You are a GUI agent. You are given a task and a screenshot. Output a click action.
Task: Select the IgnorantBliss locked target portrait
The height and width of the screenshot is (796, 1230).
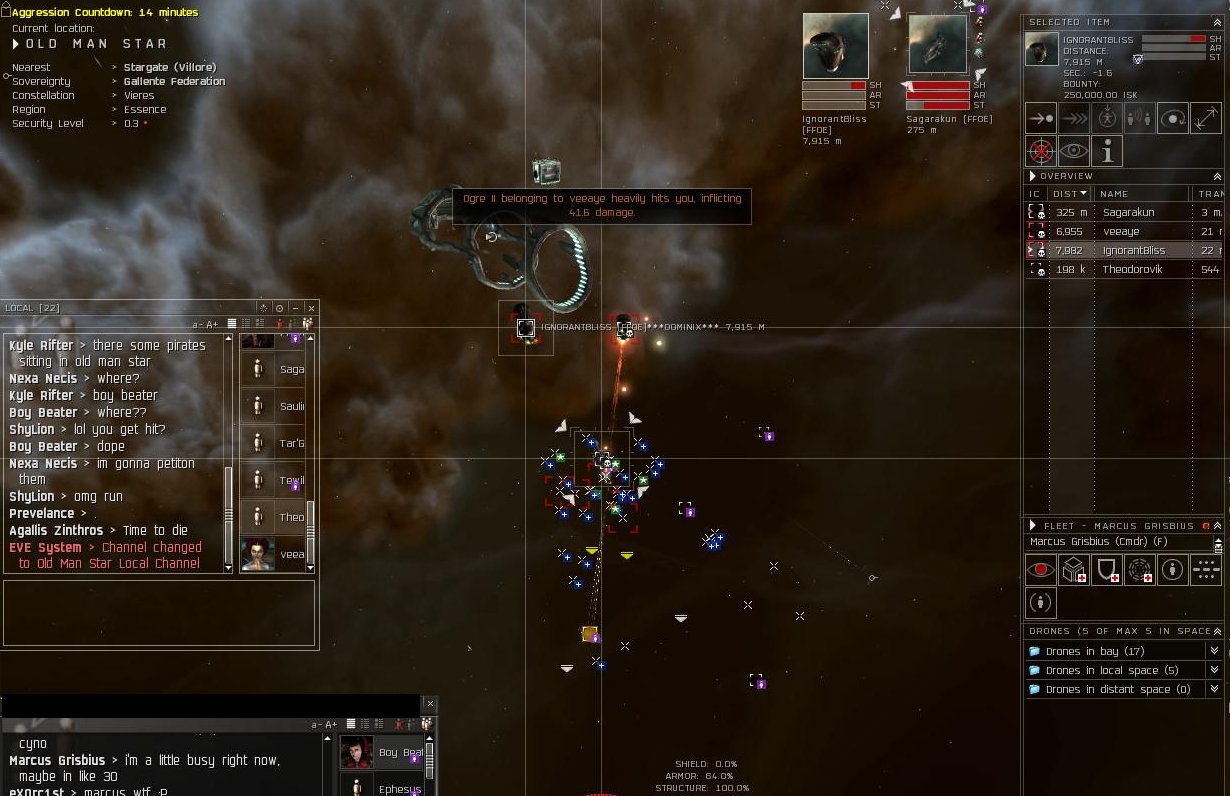835,45
